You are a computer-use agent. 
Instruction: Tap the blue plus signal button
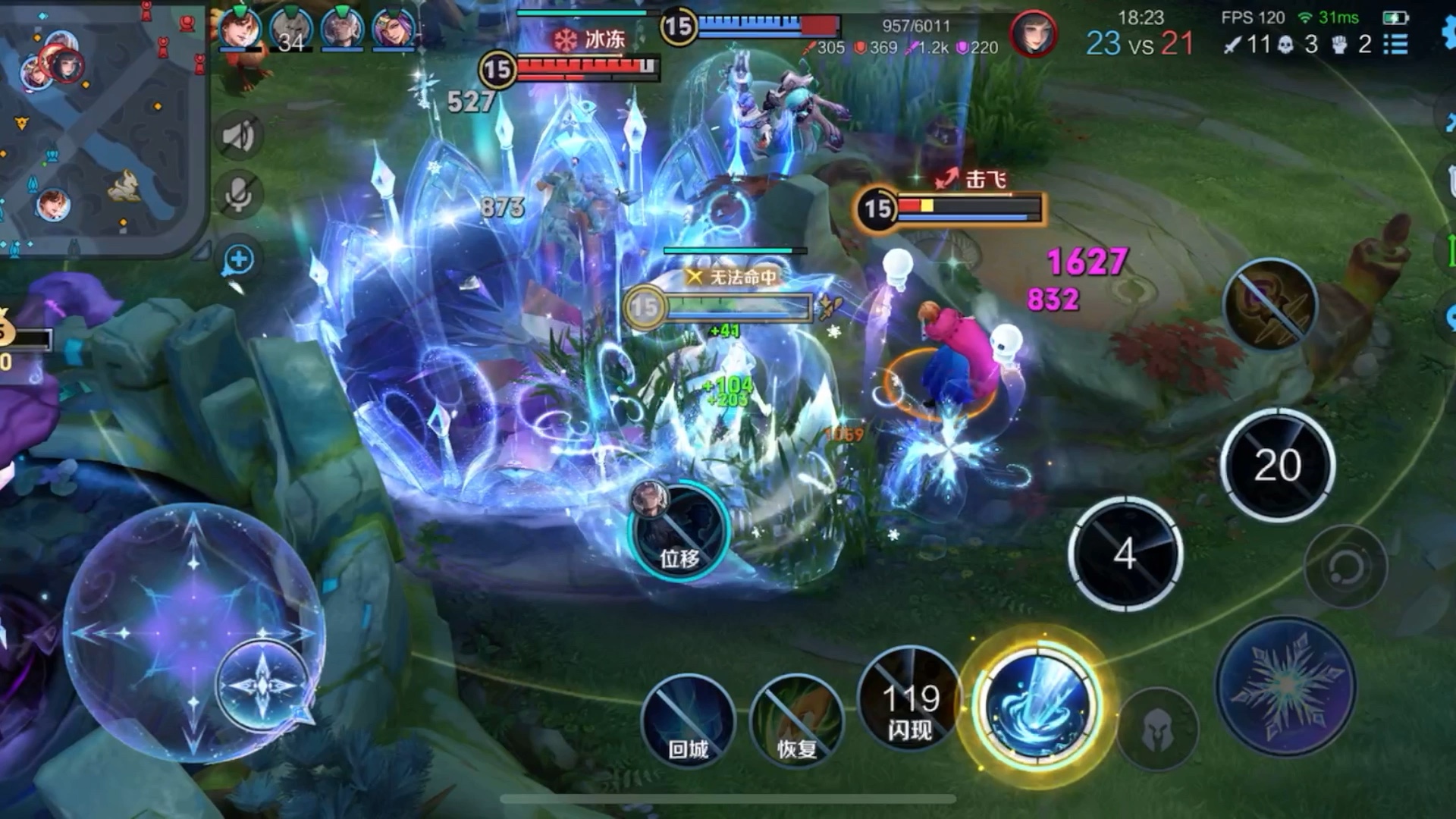click(x=239, y=260)
